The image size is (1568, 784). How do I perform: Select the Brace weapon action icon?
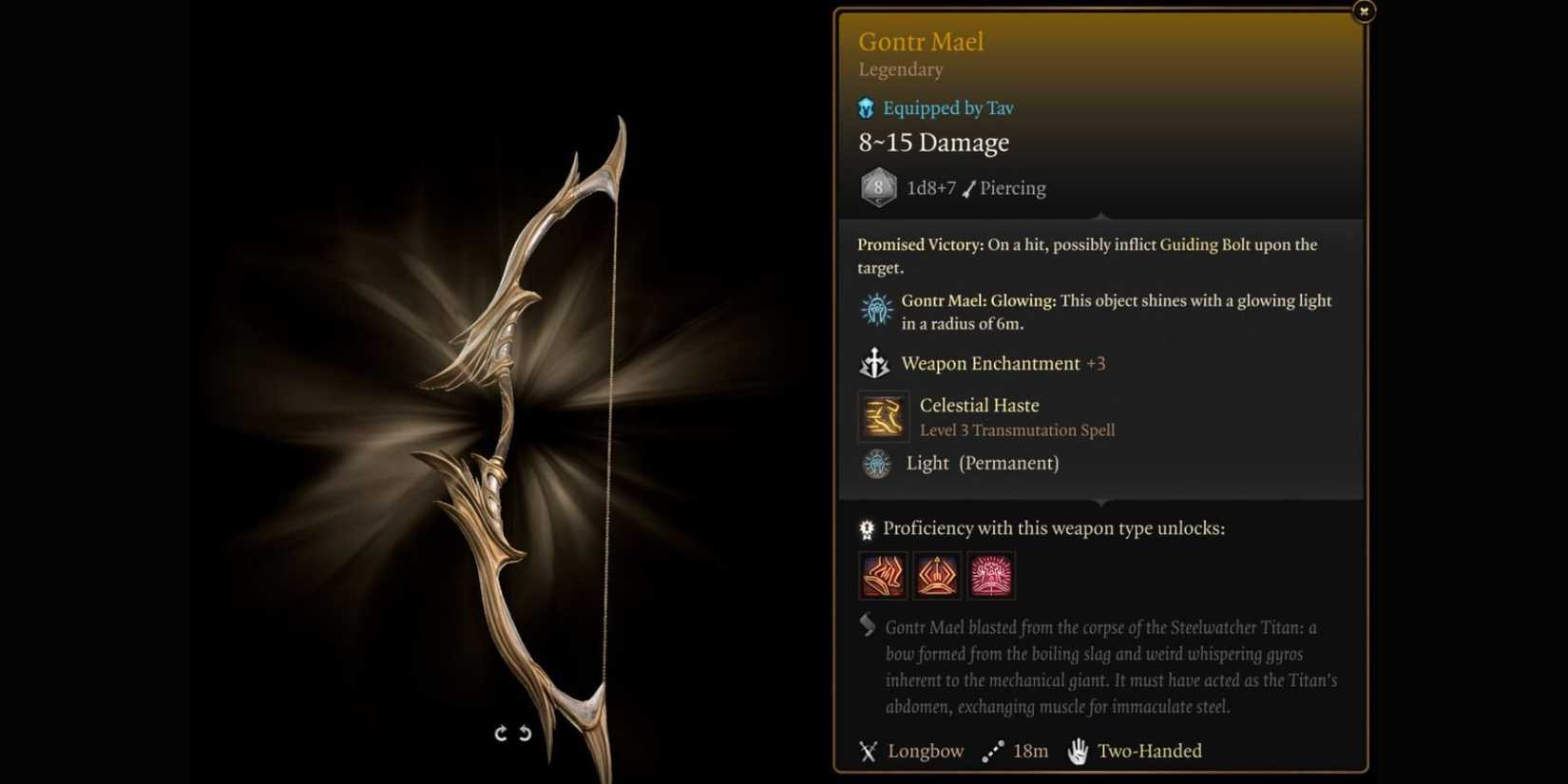[992, 575]
